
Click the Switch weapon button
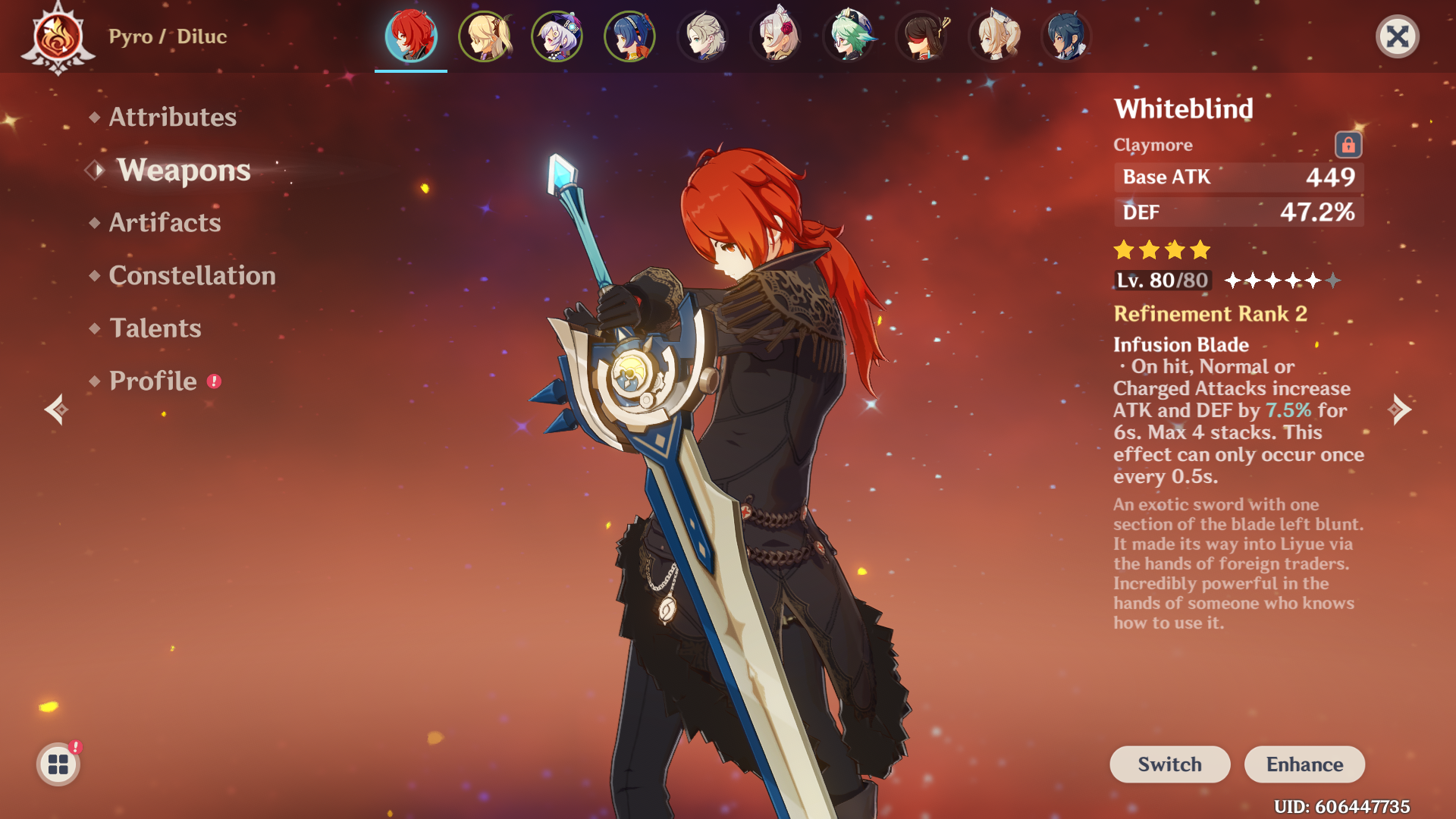pos(1169,764)
